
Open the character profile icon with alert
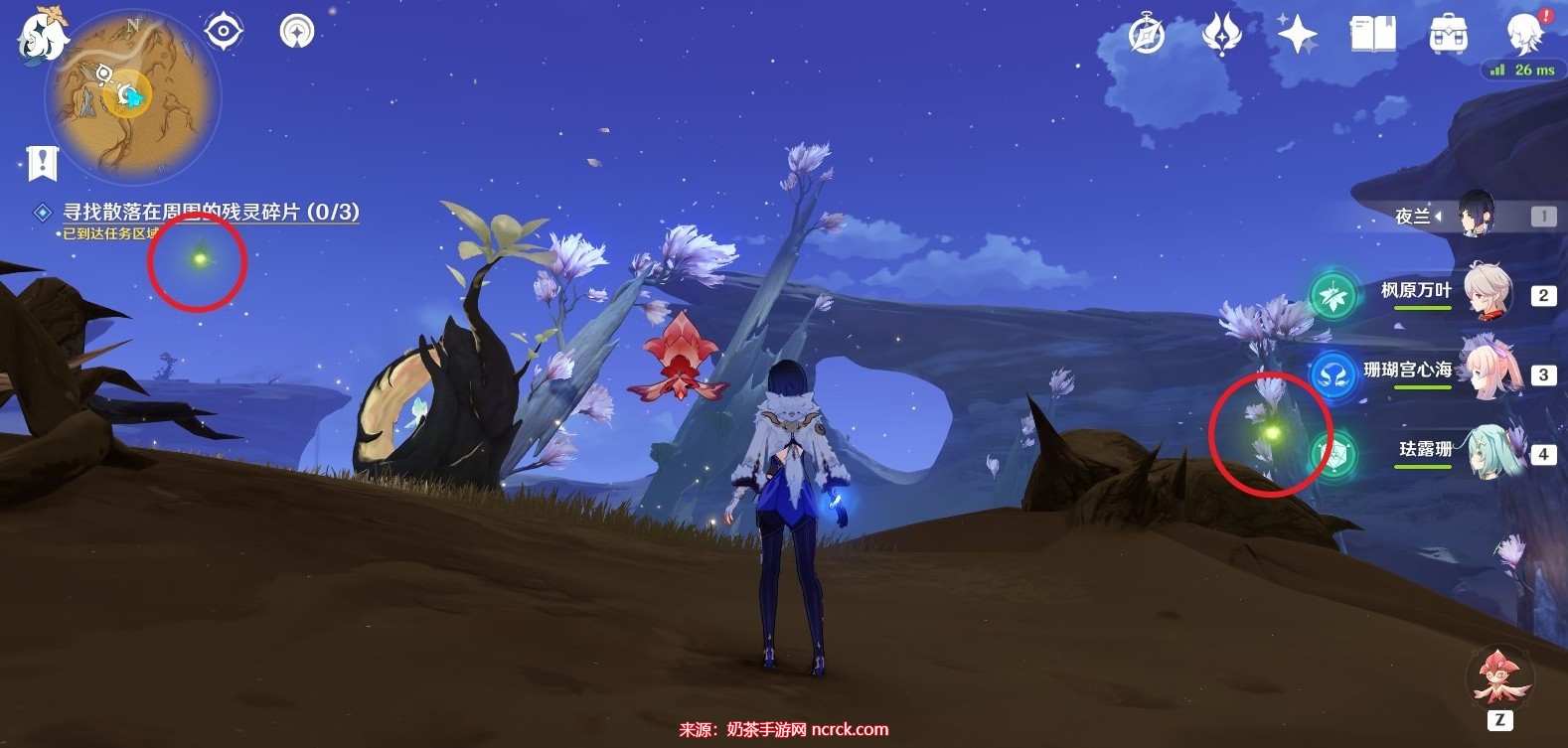coord(1524,34)
